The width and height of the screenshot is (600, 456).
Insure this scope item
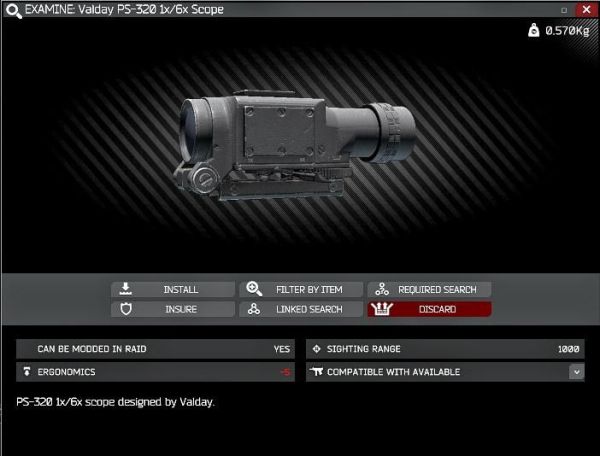pyautogui.click(x=173, y=309)
